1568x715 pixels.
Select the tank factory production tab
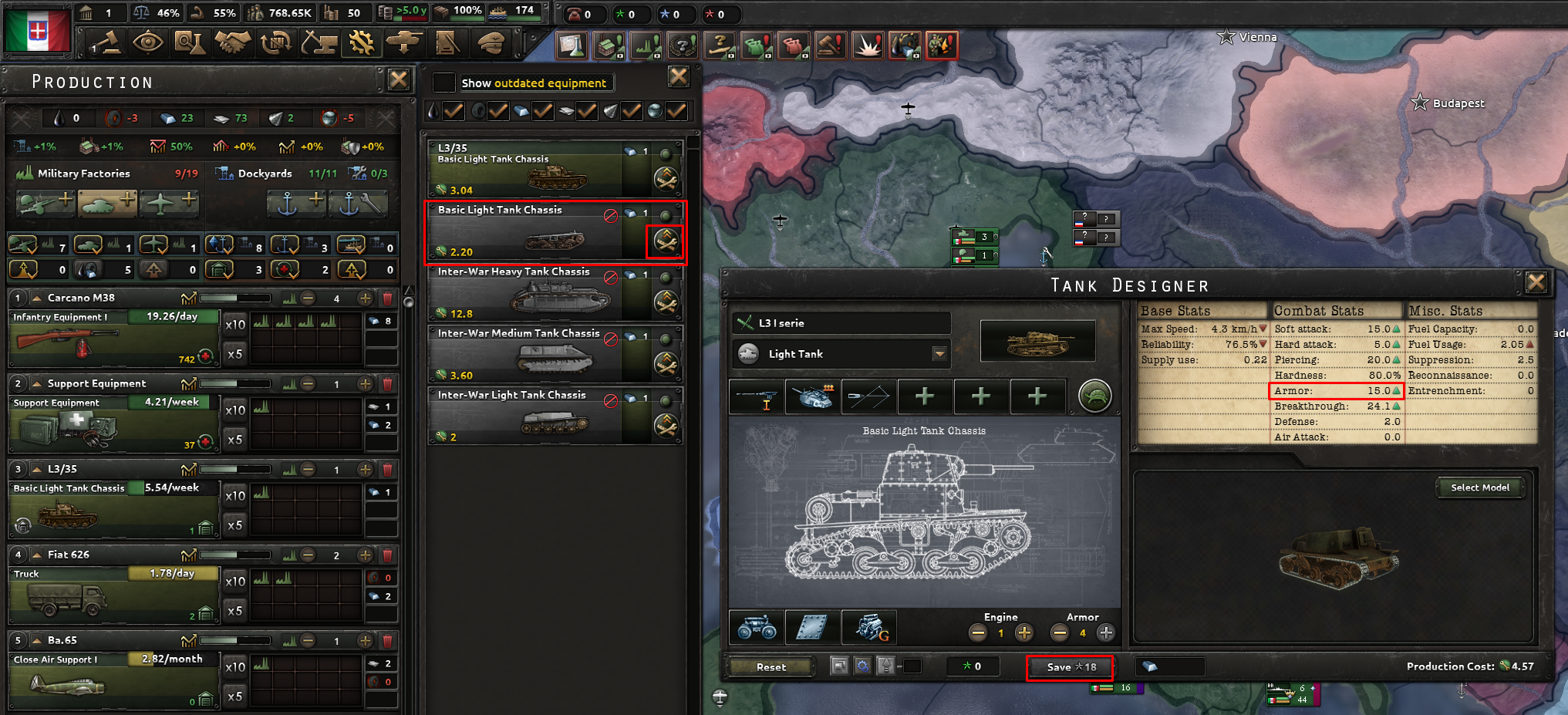[x=107, y=203]
